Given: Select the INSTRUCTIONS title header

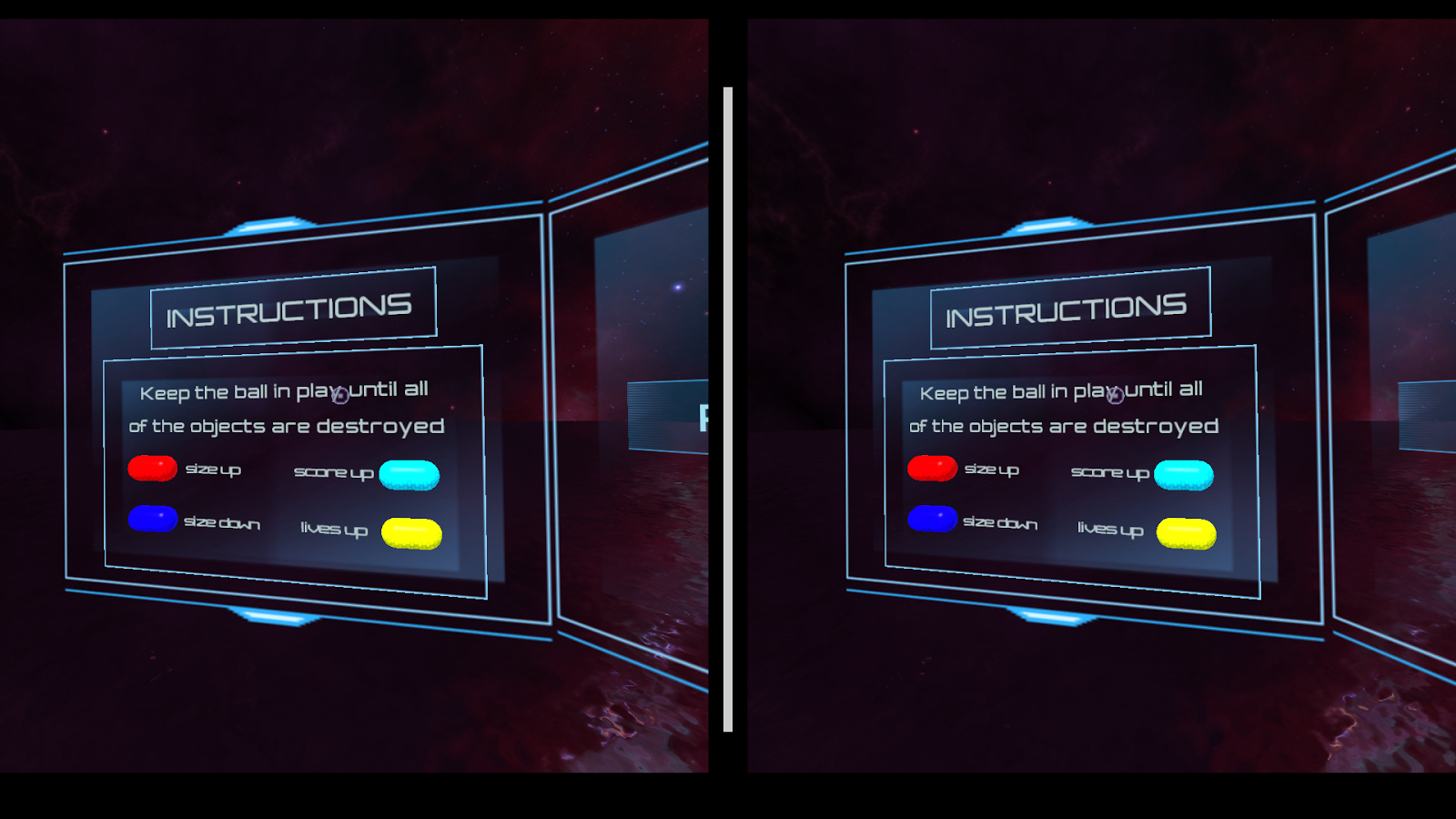Looking at the screenshot, I should coord(289,309).
